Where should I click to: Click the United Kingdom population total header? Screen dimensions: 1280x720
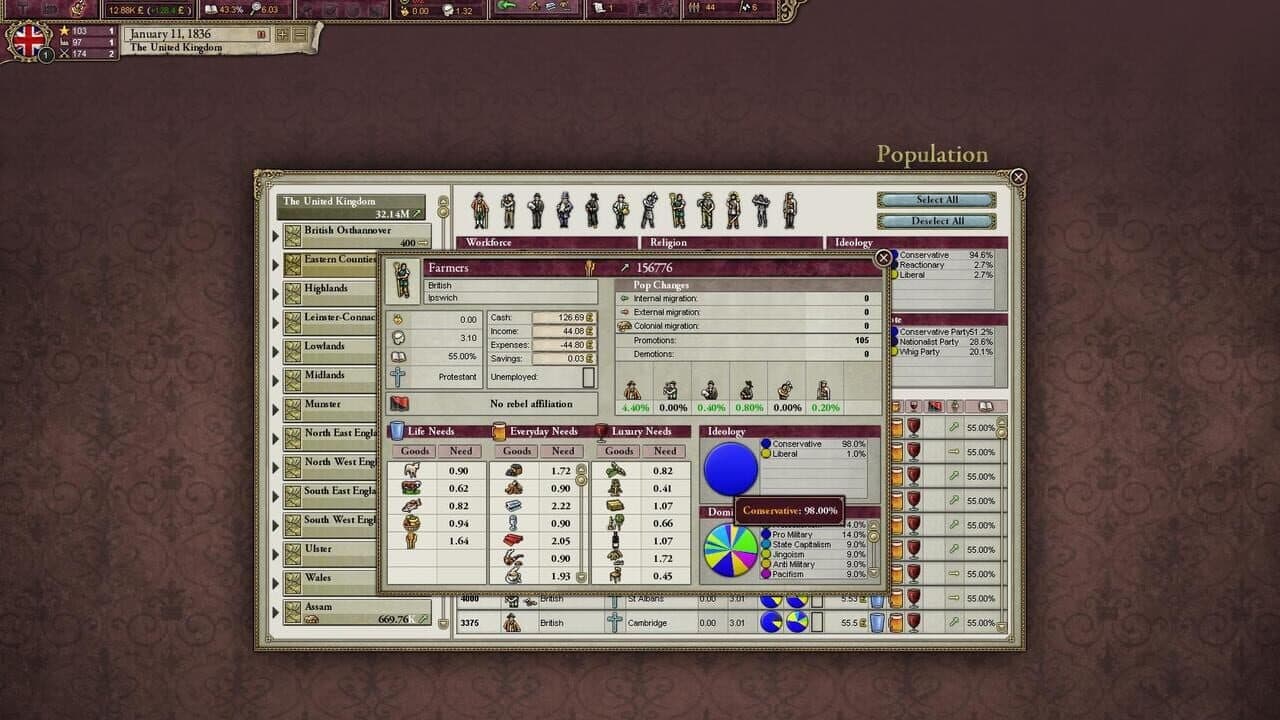click(352, 205)
